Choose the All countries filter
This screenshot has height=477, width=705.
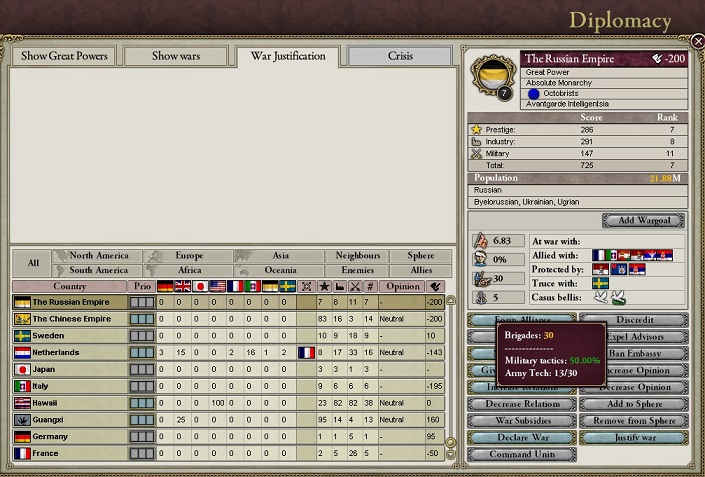(33, 263)
